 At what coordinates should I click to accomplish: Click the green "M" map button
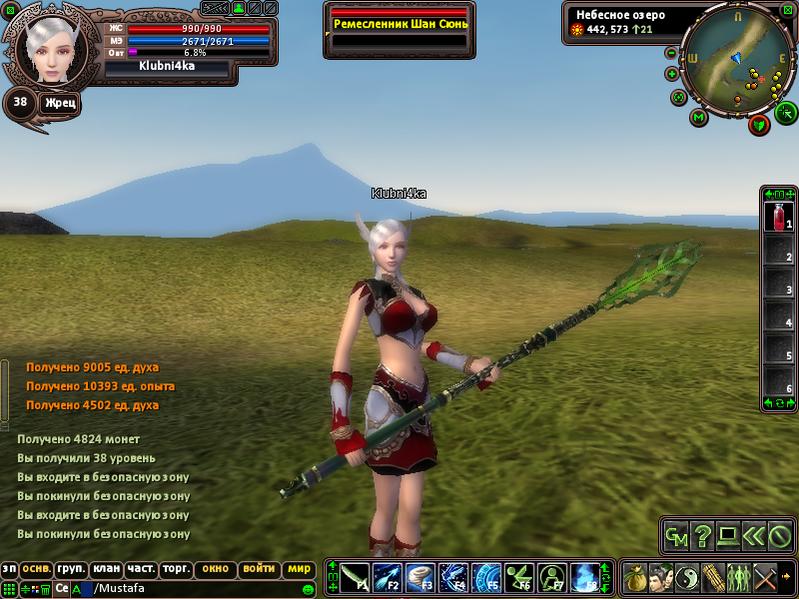pyautogui.click(x=699, y=117)
